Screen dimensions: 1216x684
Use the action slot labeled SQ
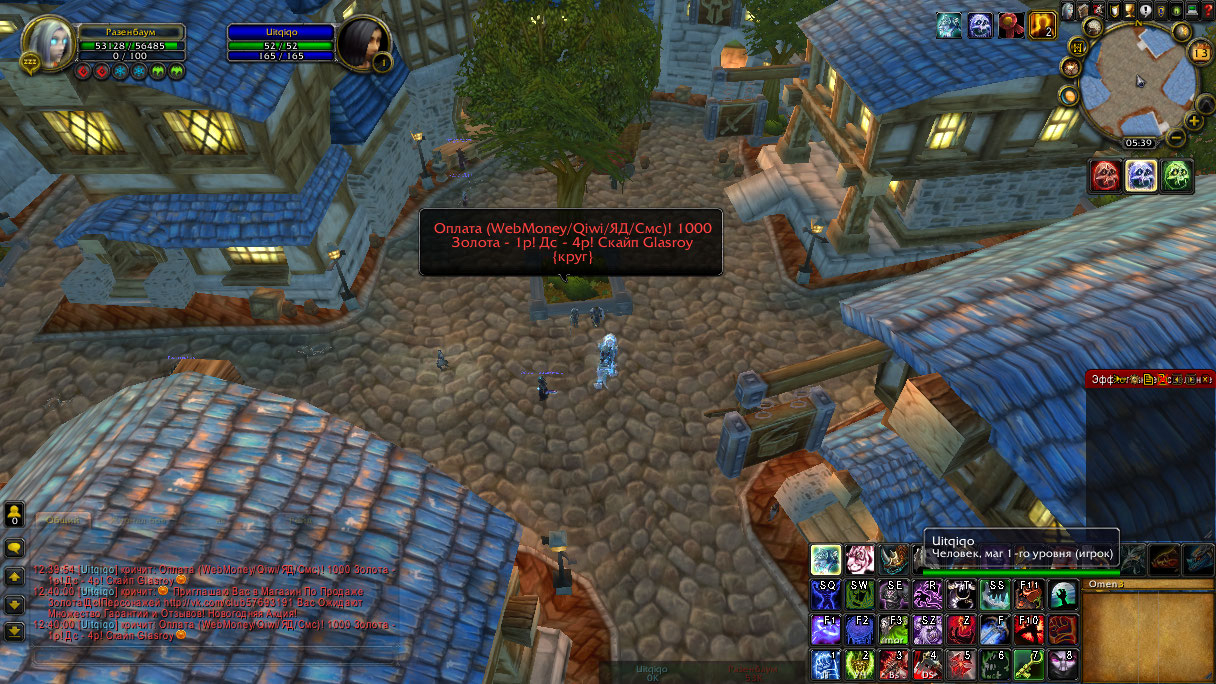(x=826, y=595)
